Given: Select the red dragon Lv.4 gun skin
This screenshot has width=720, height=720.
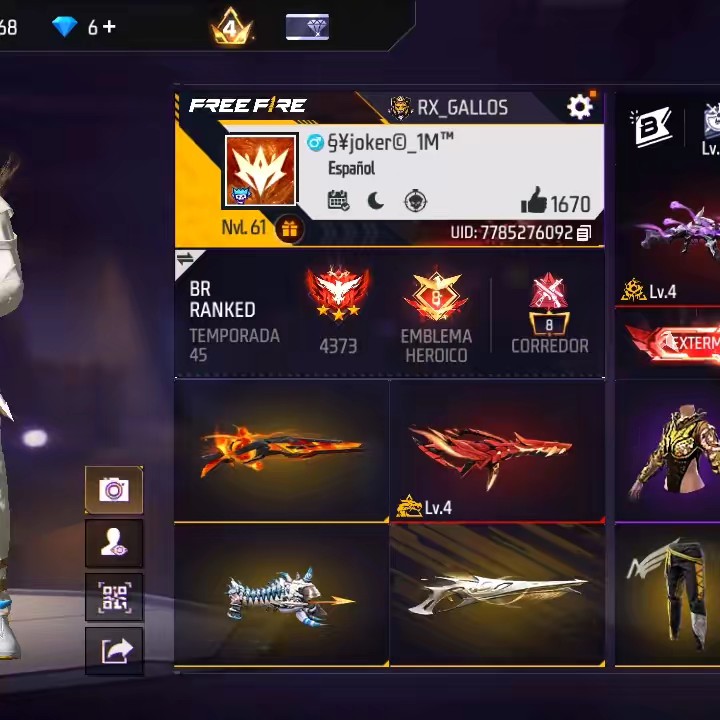Looking at the screenshot, I should tap(496, 452).
